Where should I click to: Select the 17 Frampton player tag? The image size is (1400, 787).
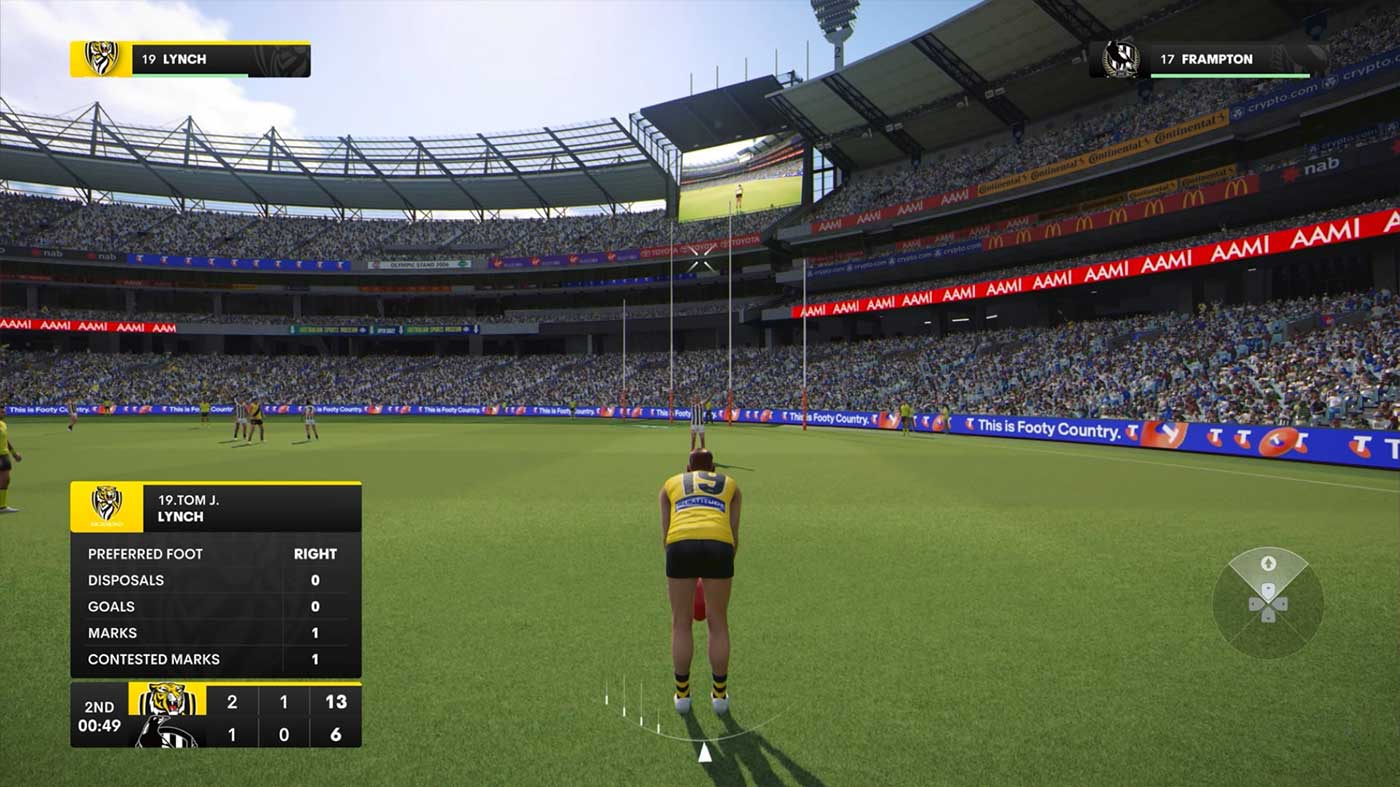click(1208, 59)
